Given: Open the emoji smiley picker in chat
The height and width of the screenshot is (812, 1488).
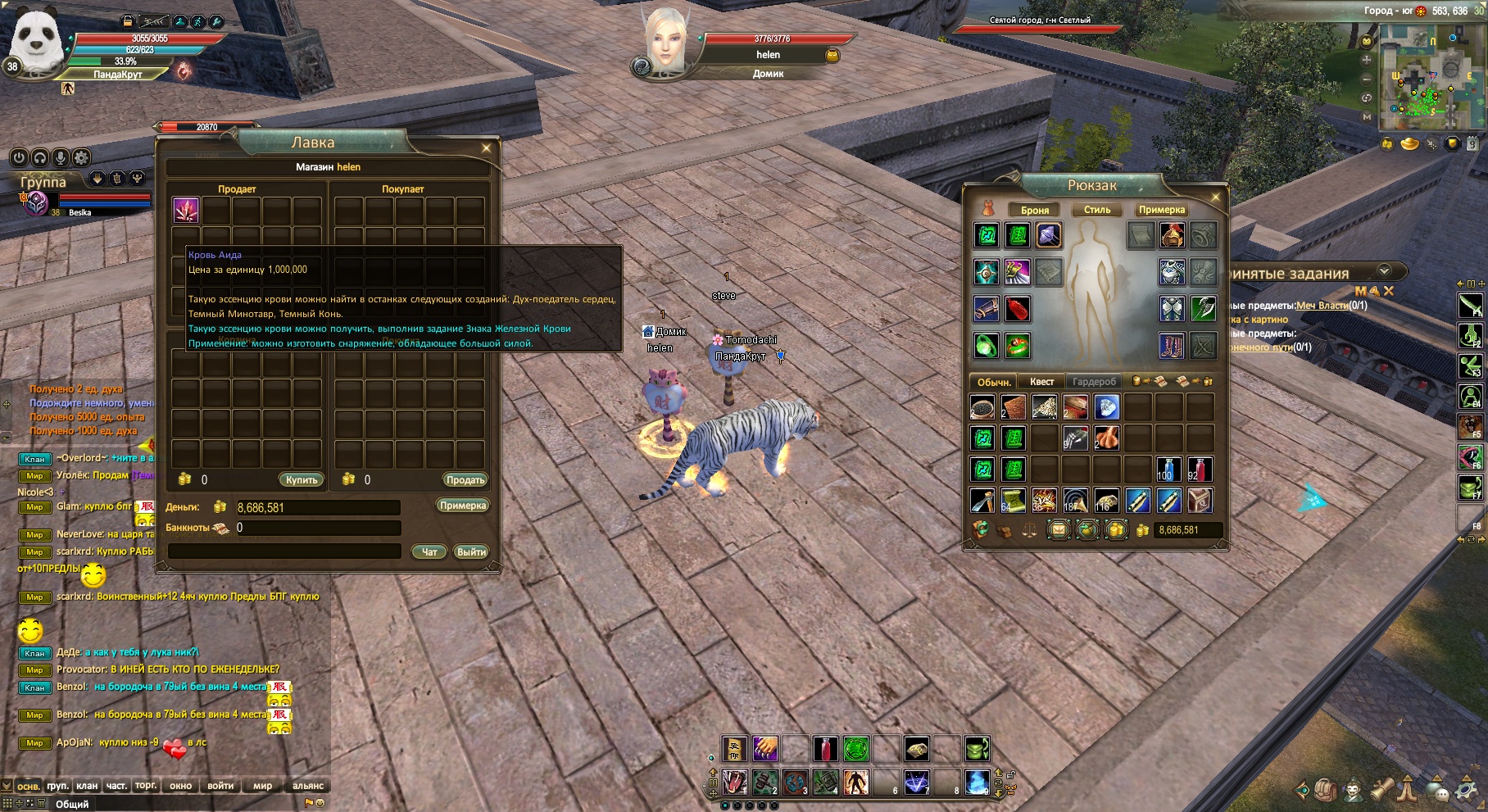Looking at the screenshot, I should click(x=320, y=804).
